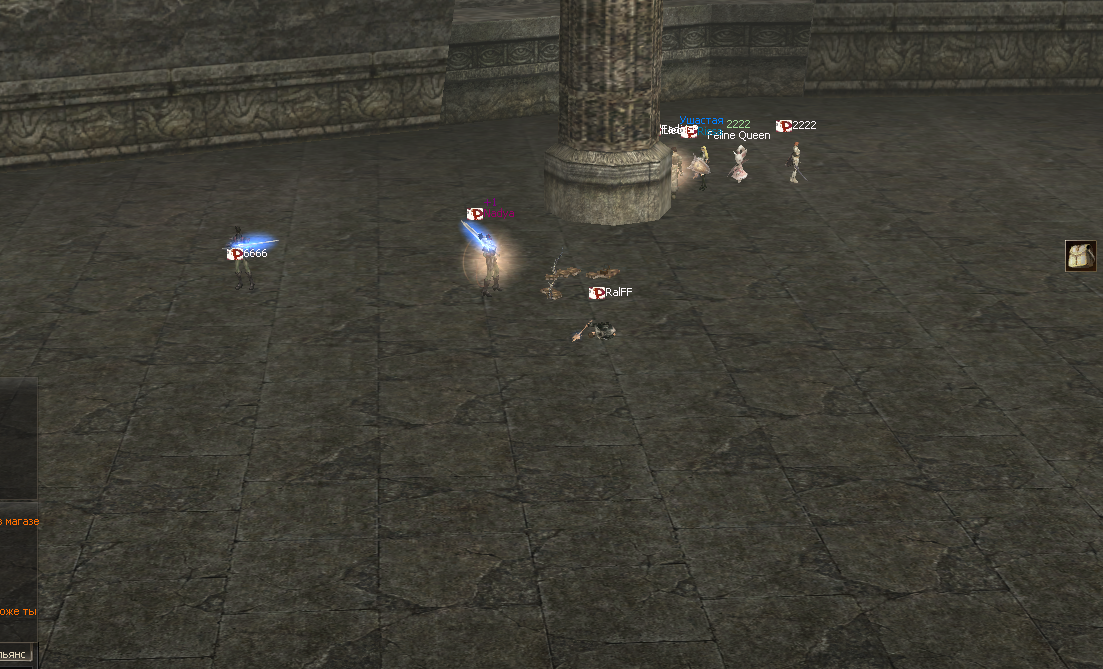Switch to the Альянс chat tab
Viewport: 1103px width, 669px height.
point(15,655)
